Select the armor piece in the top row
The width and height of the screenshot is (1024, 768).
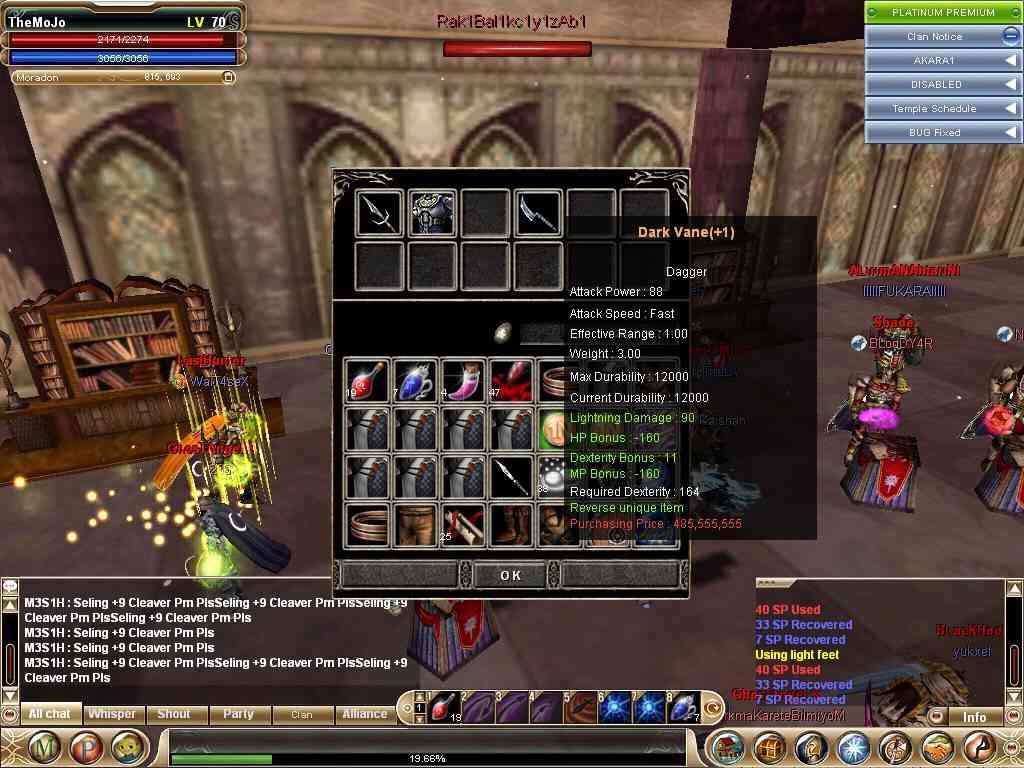[x=432, y=213]
